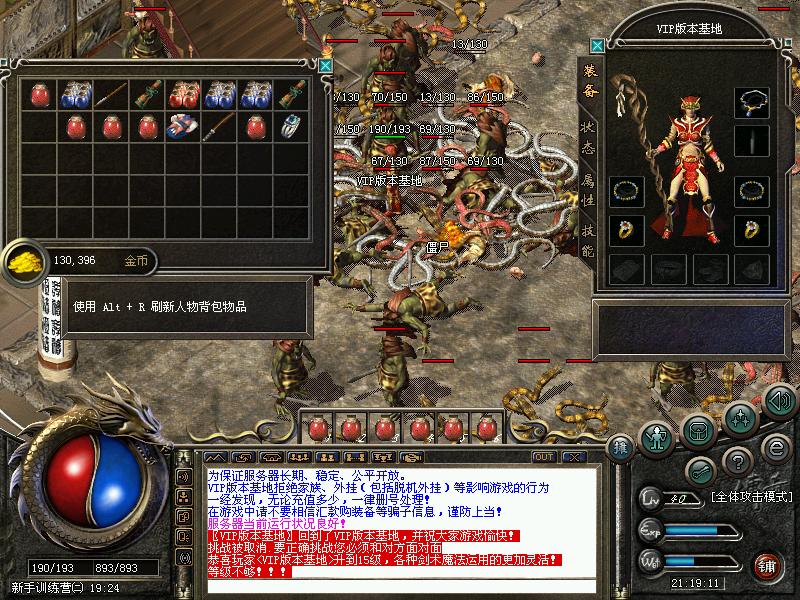Select the equipped necklace slot
Viewport: 800px width, 600px height.
(x=751, y=102)
